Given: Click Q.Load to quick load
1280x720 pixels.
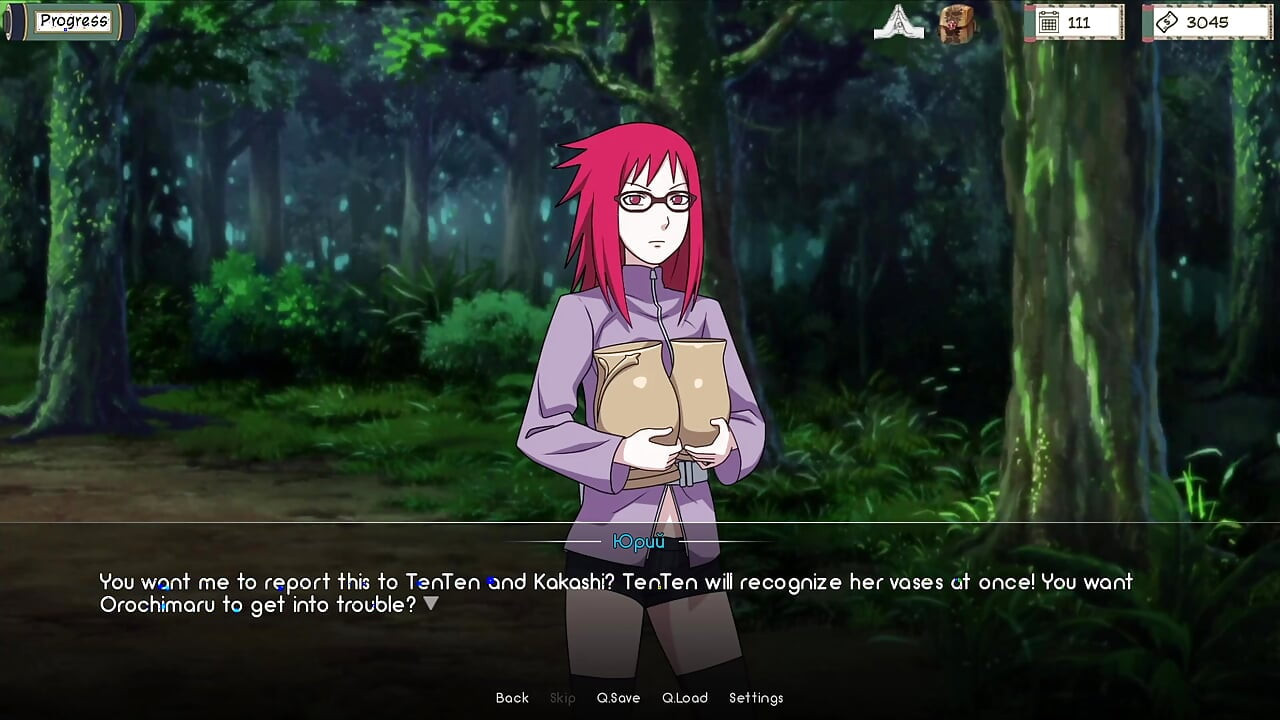Looking at the screenshot, I should coord(685,698).
